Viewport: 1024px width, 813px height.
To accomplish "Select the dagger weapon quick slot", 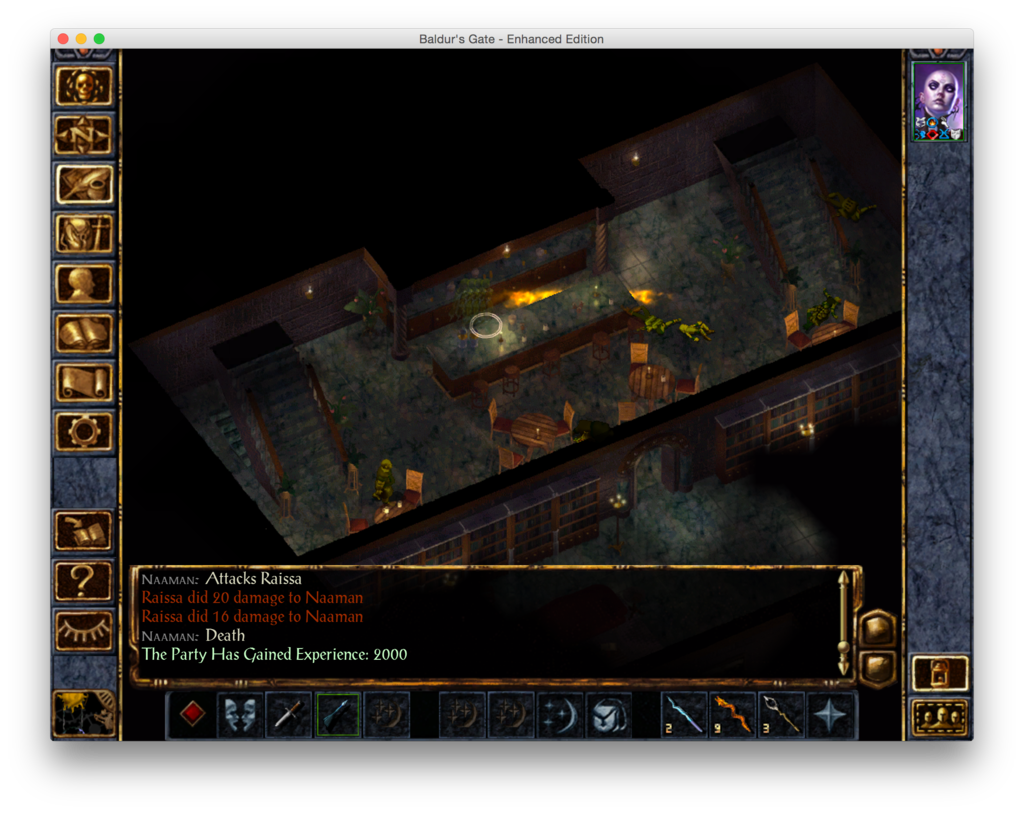I will coord(289,714).
